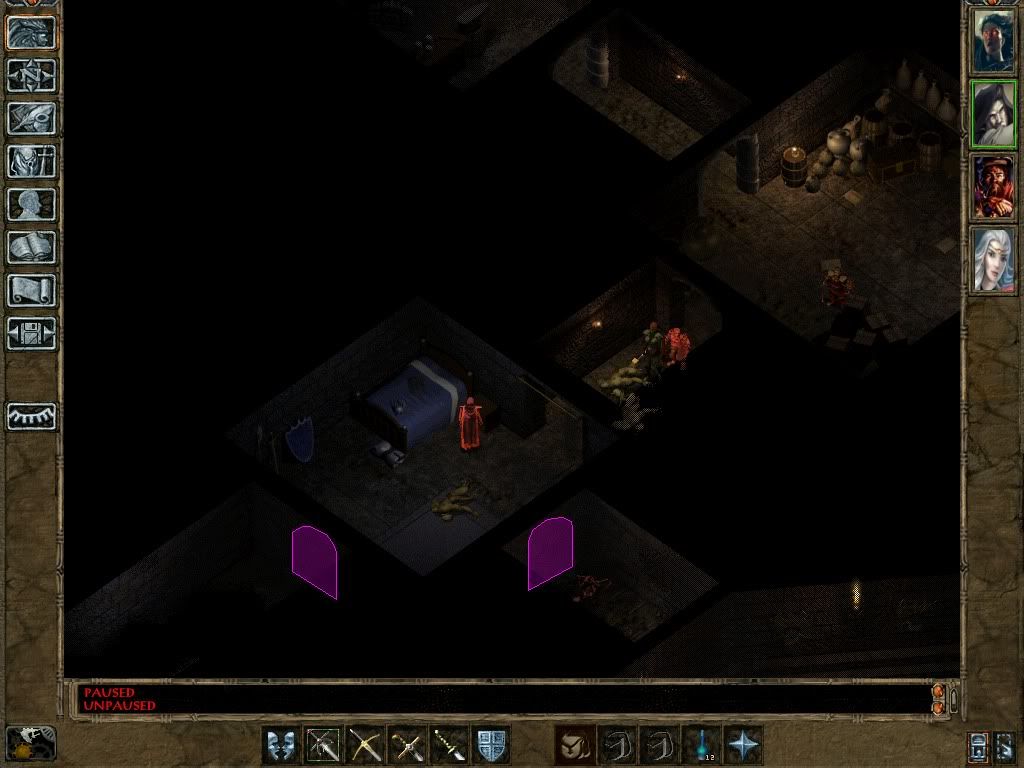Image resolution: width=1024 pixels, height=768 pixels.
Task: Open the priest scroll button
Action: [32, 290]
